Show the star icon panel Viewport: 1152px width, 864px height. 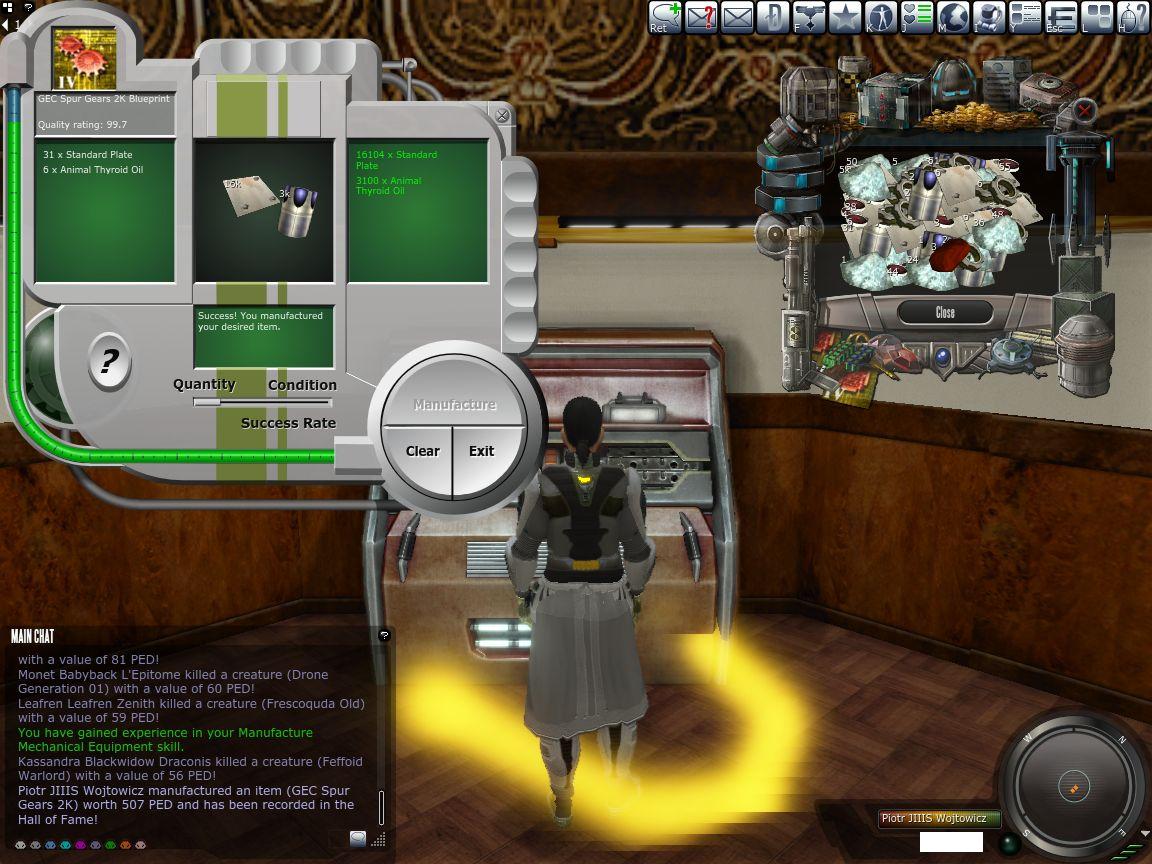click(x=845, y=17)
